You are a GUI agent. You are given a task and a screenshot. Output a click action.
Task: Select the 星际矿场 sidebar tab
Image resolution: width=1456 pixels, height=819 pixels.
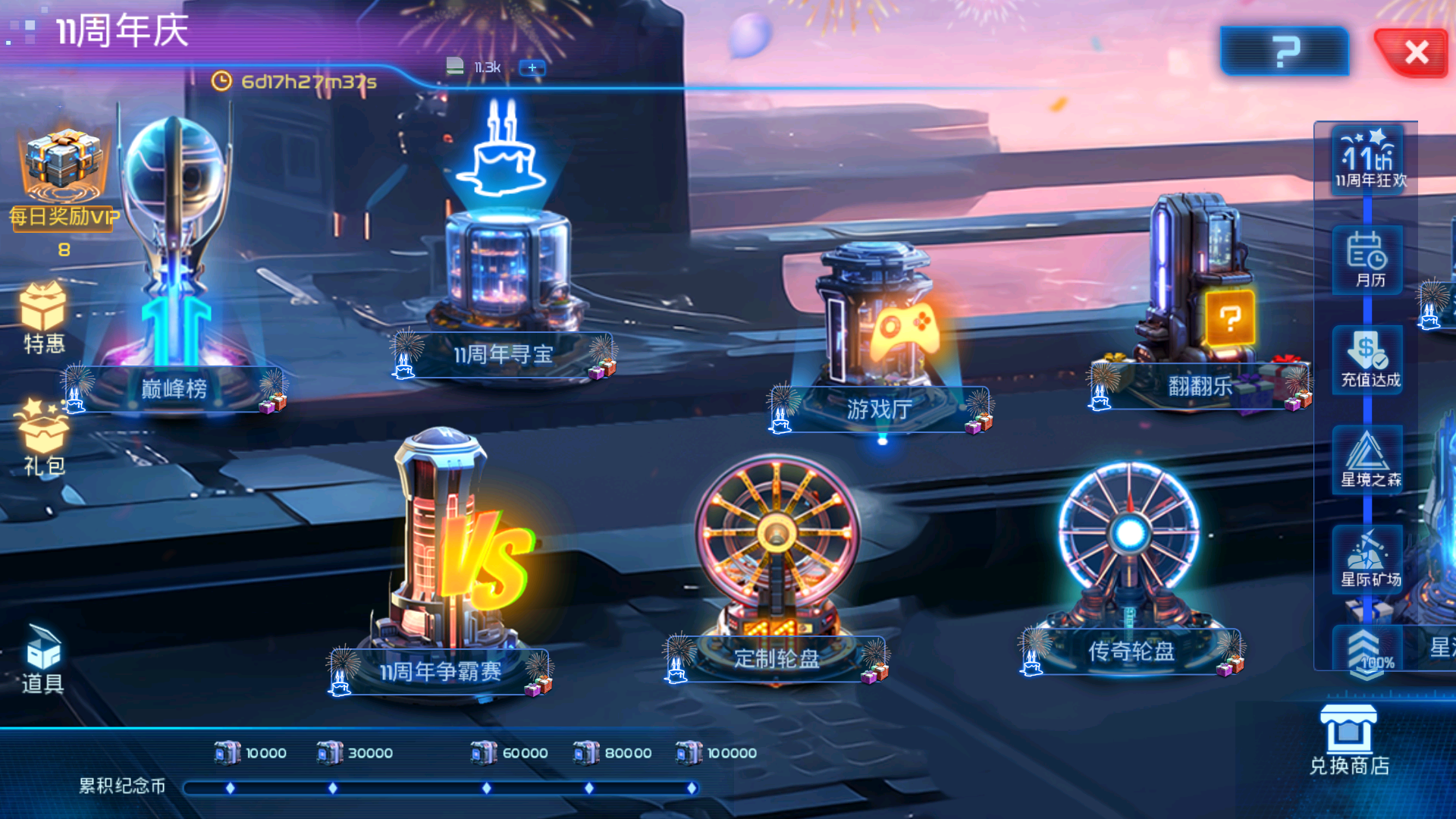[1370, 560]
